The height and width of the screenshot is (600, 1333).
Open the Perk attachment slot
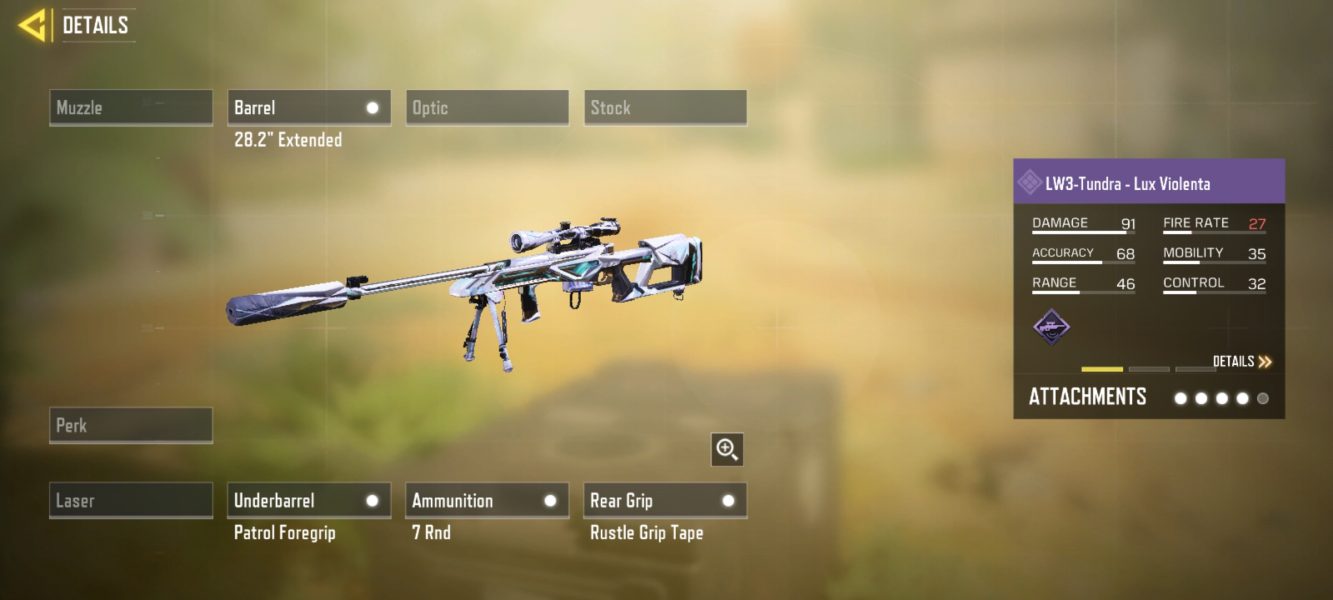coord(131,425)
